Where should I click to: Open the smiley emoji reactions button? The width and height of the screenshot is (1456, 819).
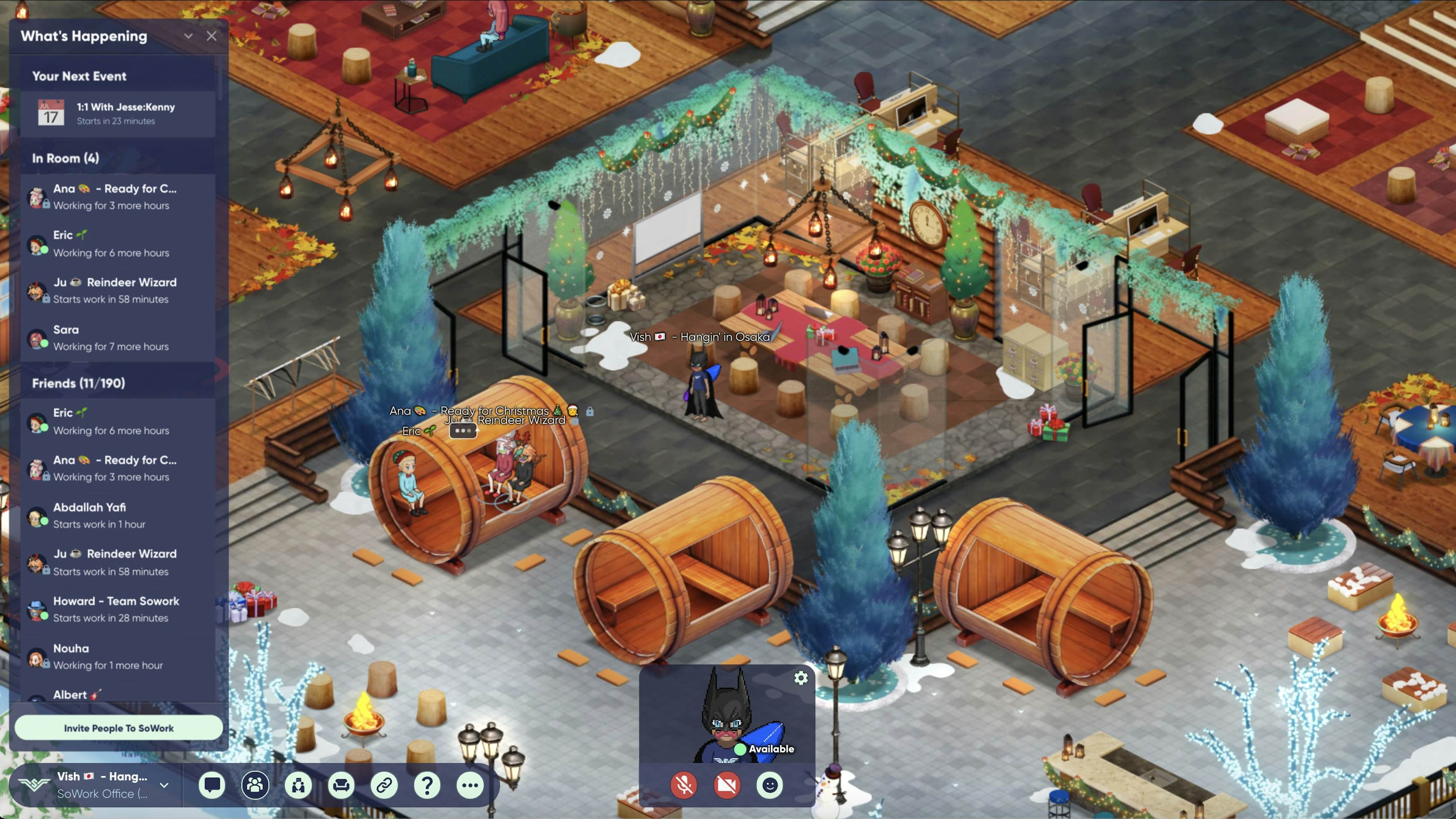pyautogui.click(x=770, y=785)
